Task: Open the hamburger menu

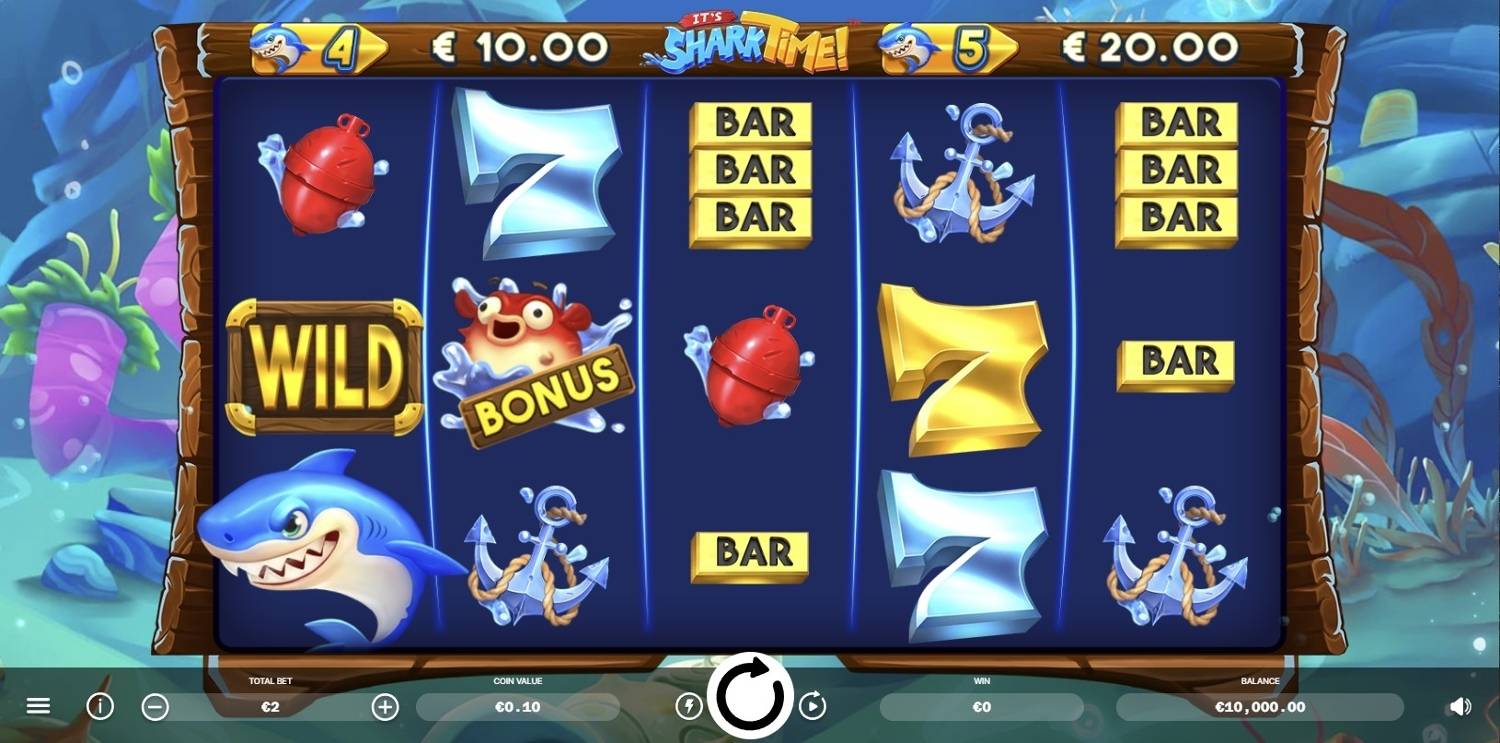Action: pyautogui.click(x=38, y=707)
